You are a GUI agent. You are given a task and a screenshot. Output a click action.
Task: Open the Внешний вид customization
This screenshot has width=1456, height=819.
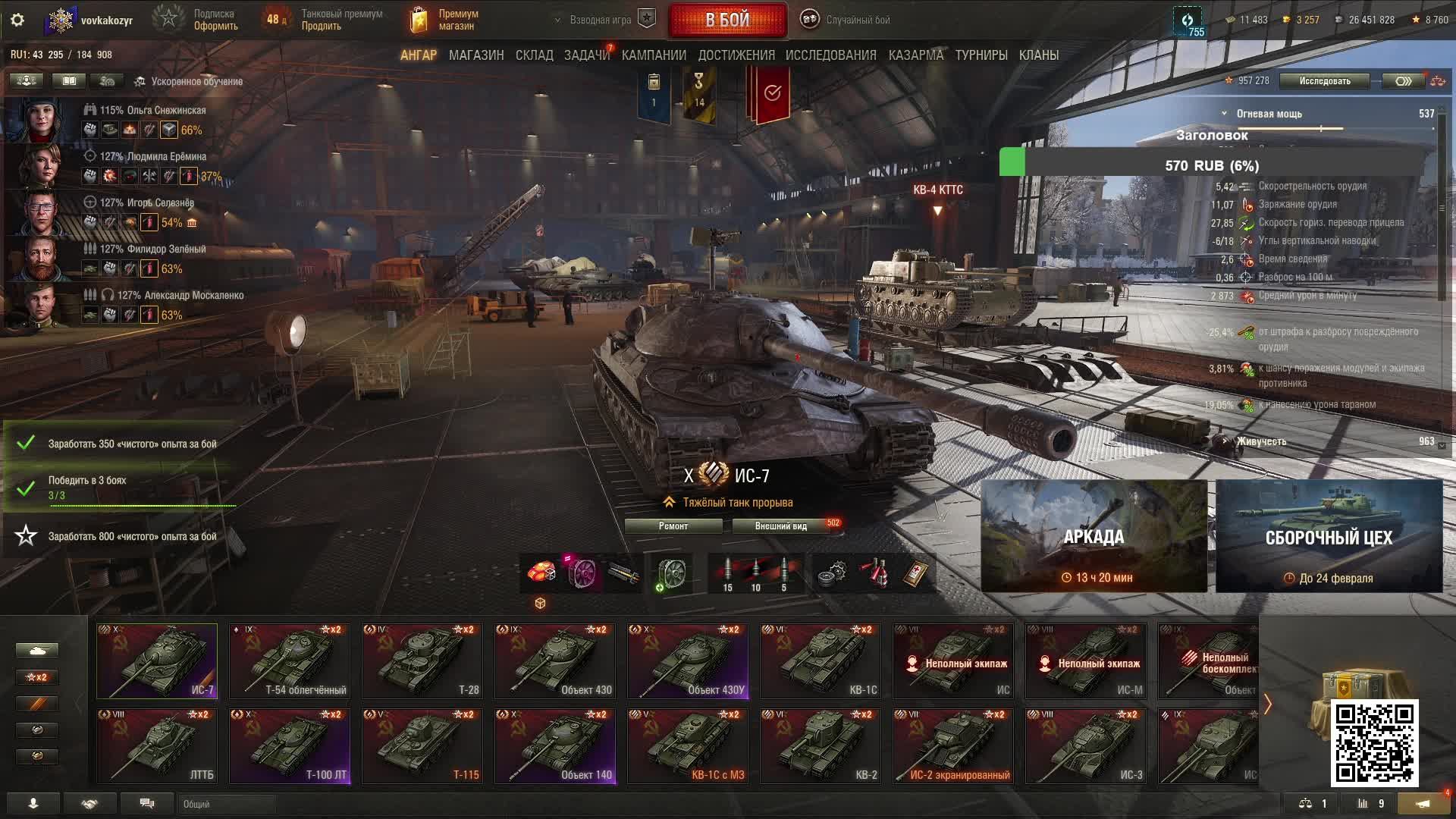(x=781, y=526)
